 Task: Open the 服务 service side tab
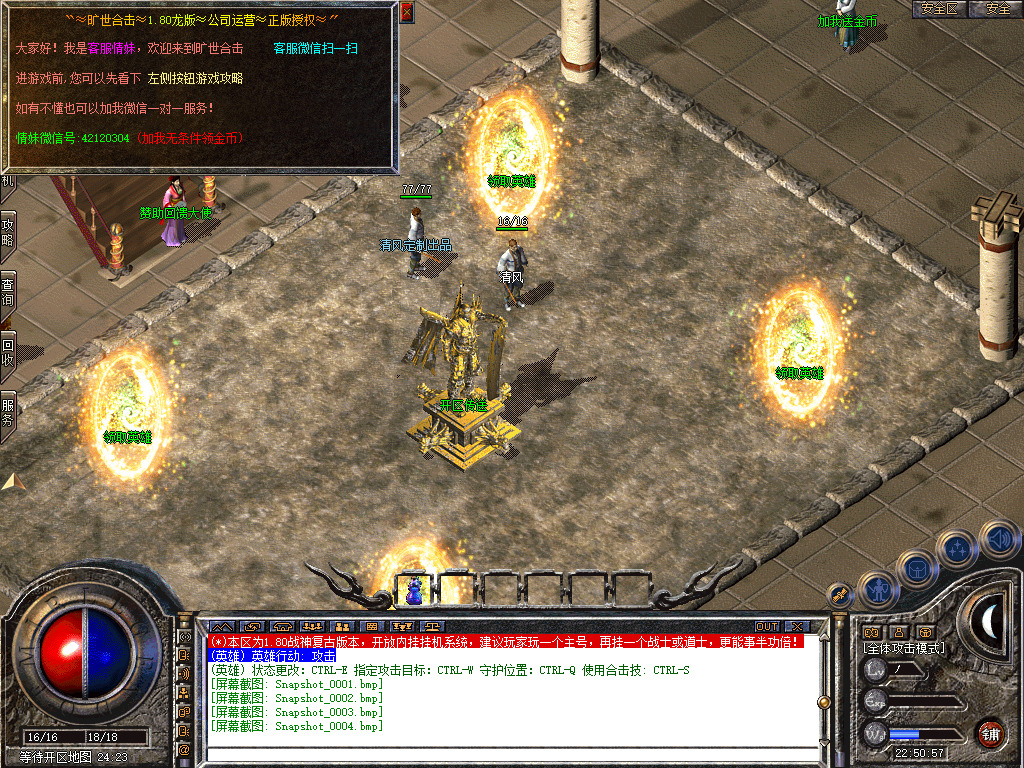click(x=8, y=412)
